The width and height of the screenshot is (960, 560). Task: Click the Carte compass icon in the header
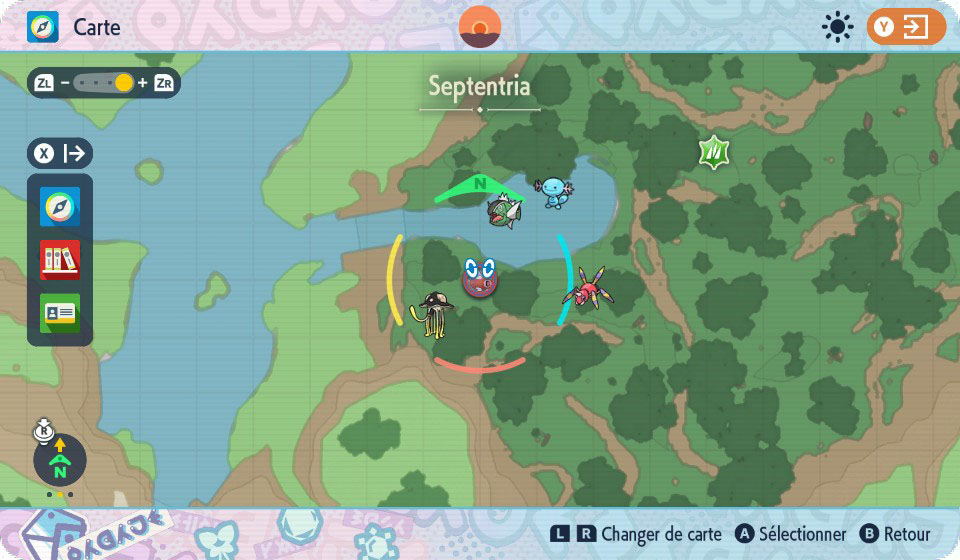click(x=43, y=27)
